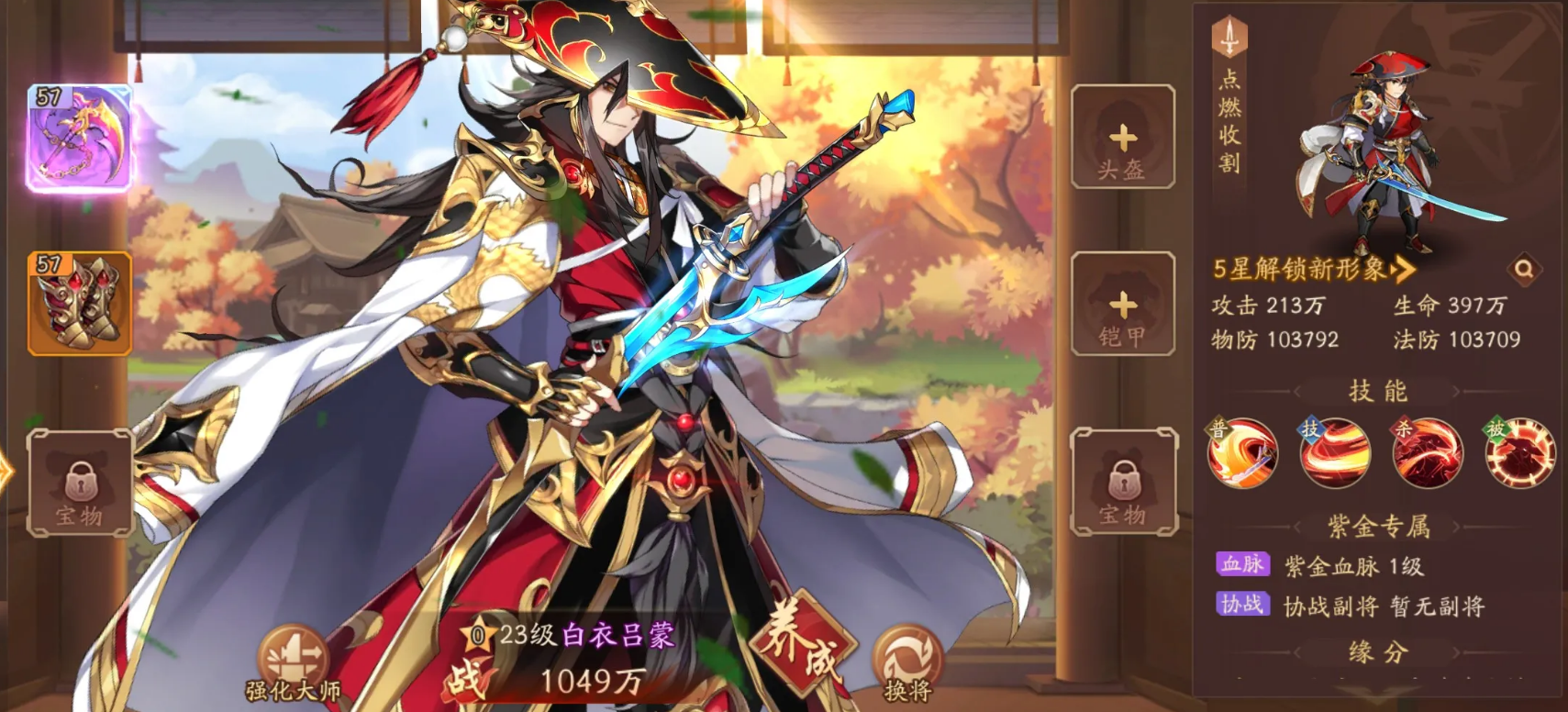View the 普 normal attack skill
The width and height of the screenshot is (1568, 712).
(x=1242, y=453)
